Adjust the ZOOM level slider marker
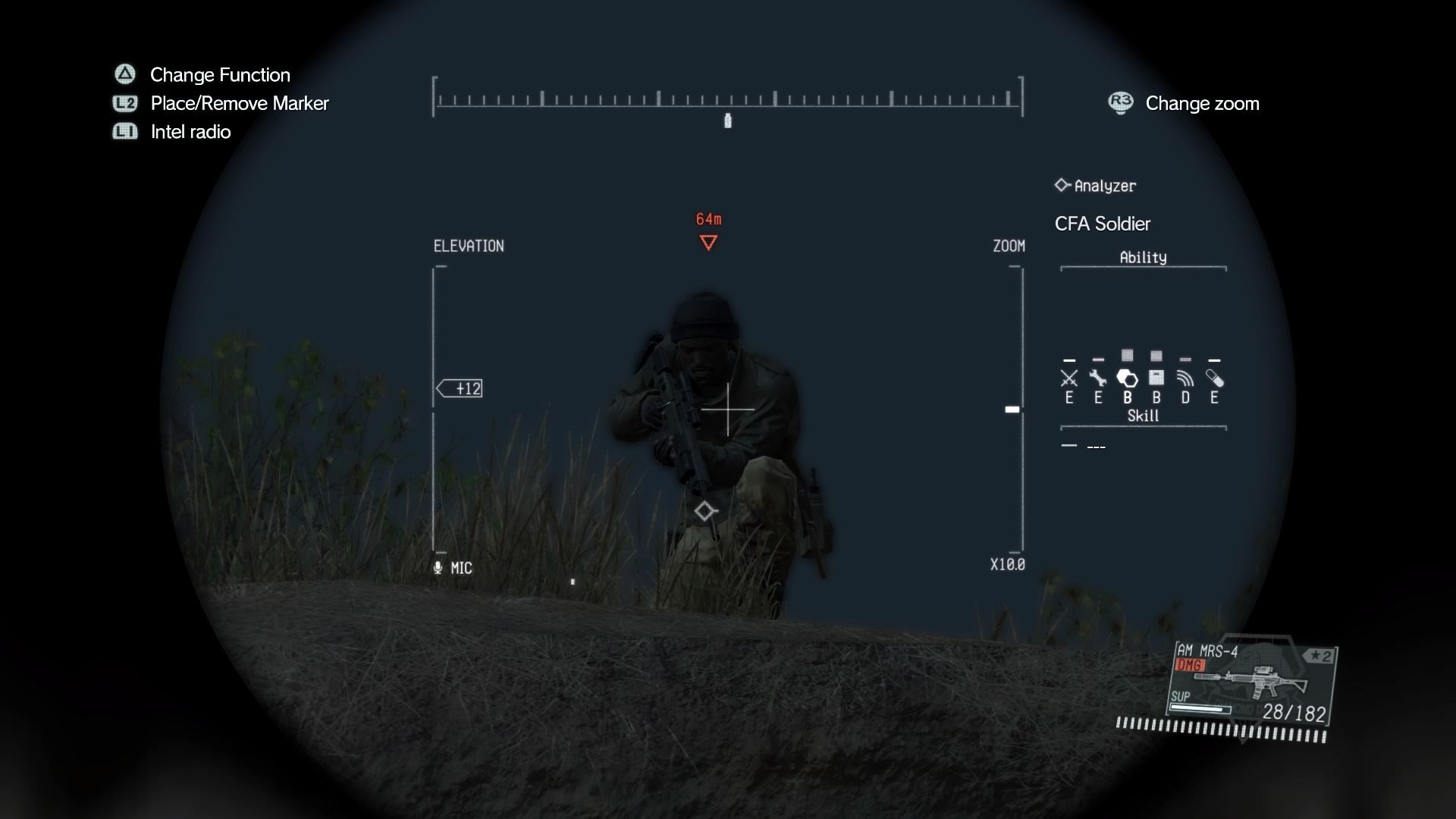1456x819 pixels. pyautogui.click(x=1012, y=409)
